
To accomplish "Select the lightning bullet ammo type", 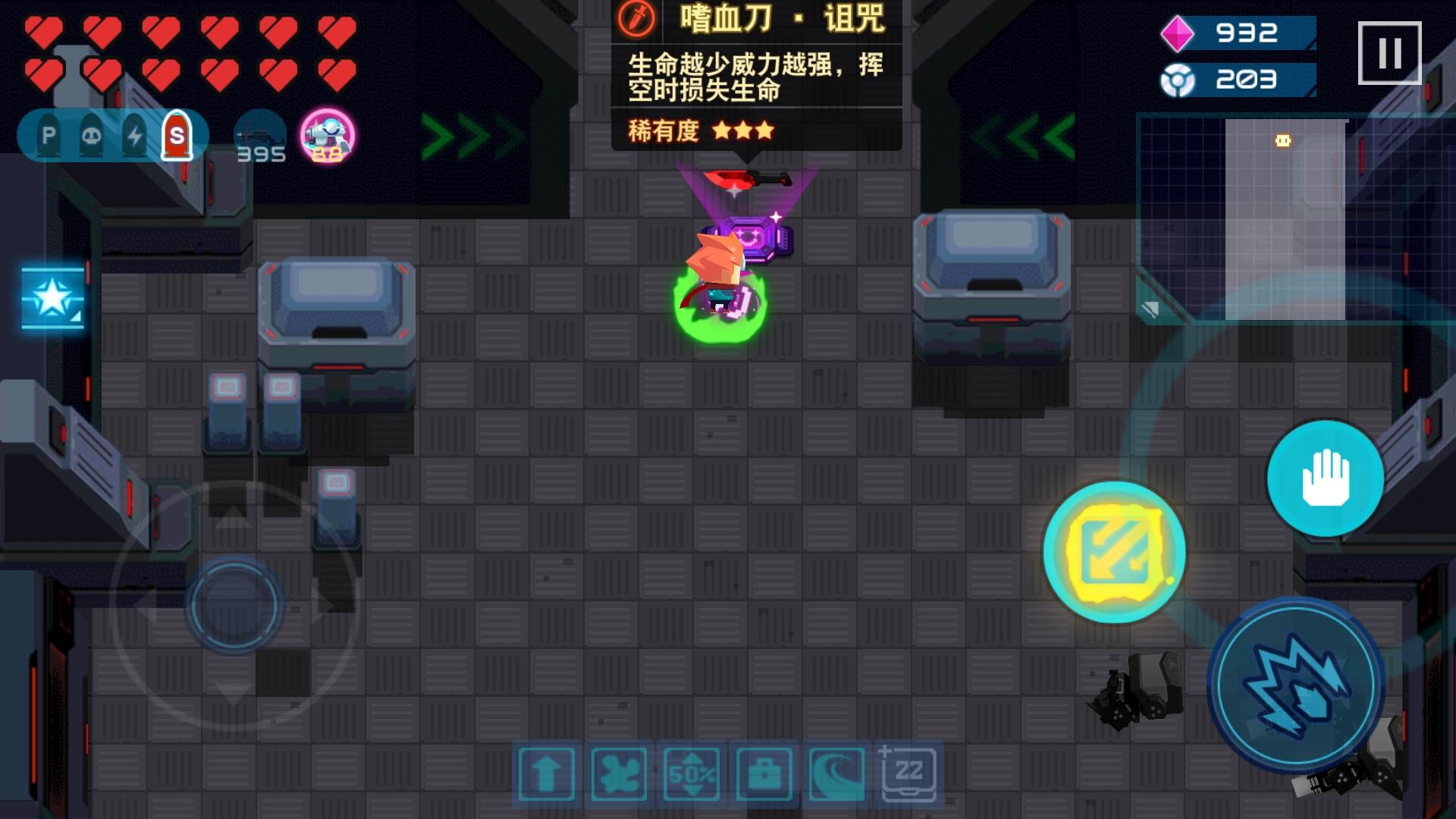I will tap(133, 135).
